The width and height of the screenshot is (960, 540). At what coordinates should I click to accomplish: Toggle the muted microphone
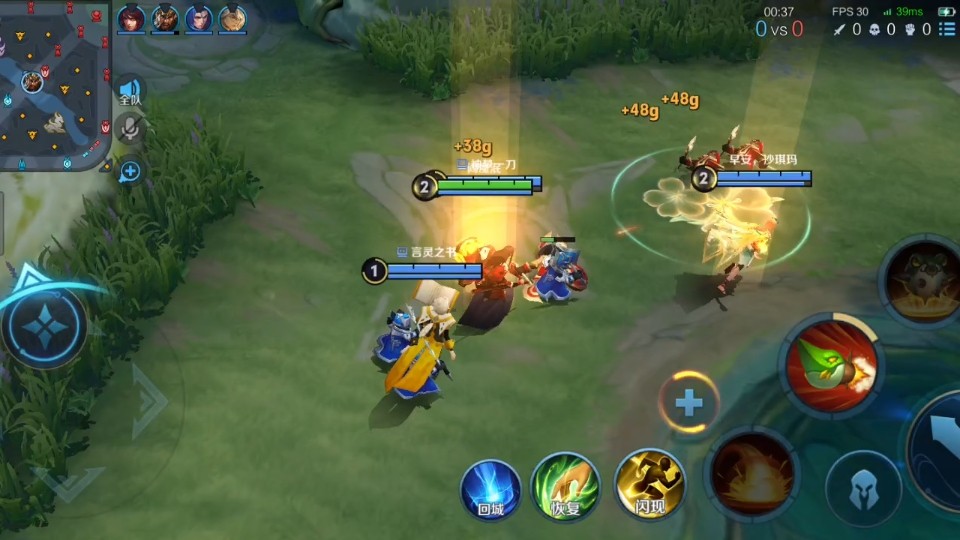[130, 128]
